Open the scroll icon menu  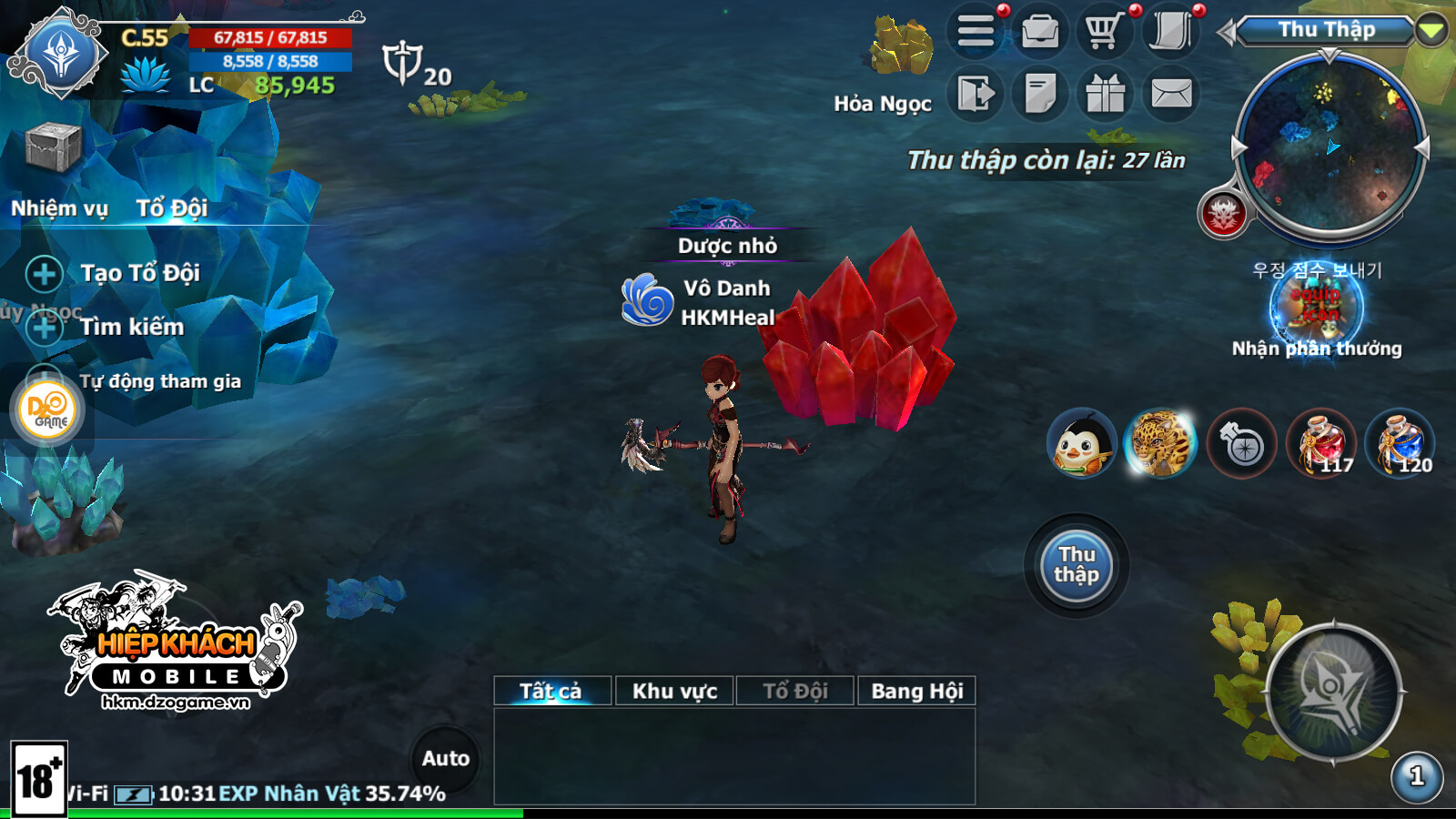click(1170, 33)
